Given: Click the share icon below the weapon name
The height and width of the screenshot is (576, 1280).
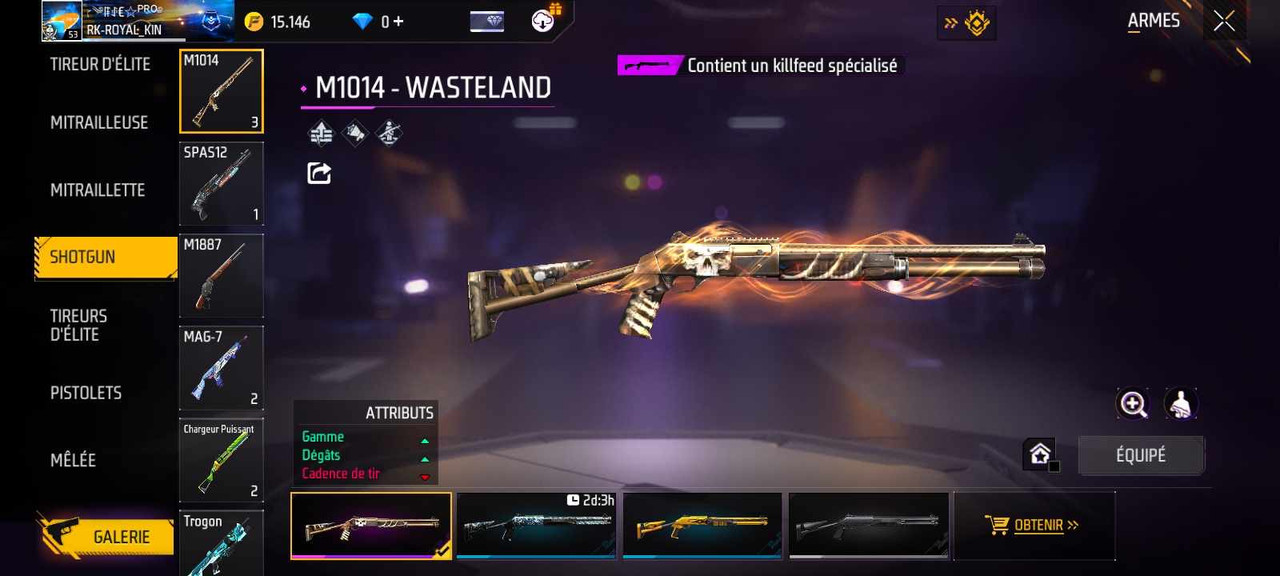Looking at the screenshot, I should tap(319, 173).
